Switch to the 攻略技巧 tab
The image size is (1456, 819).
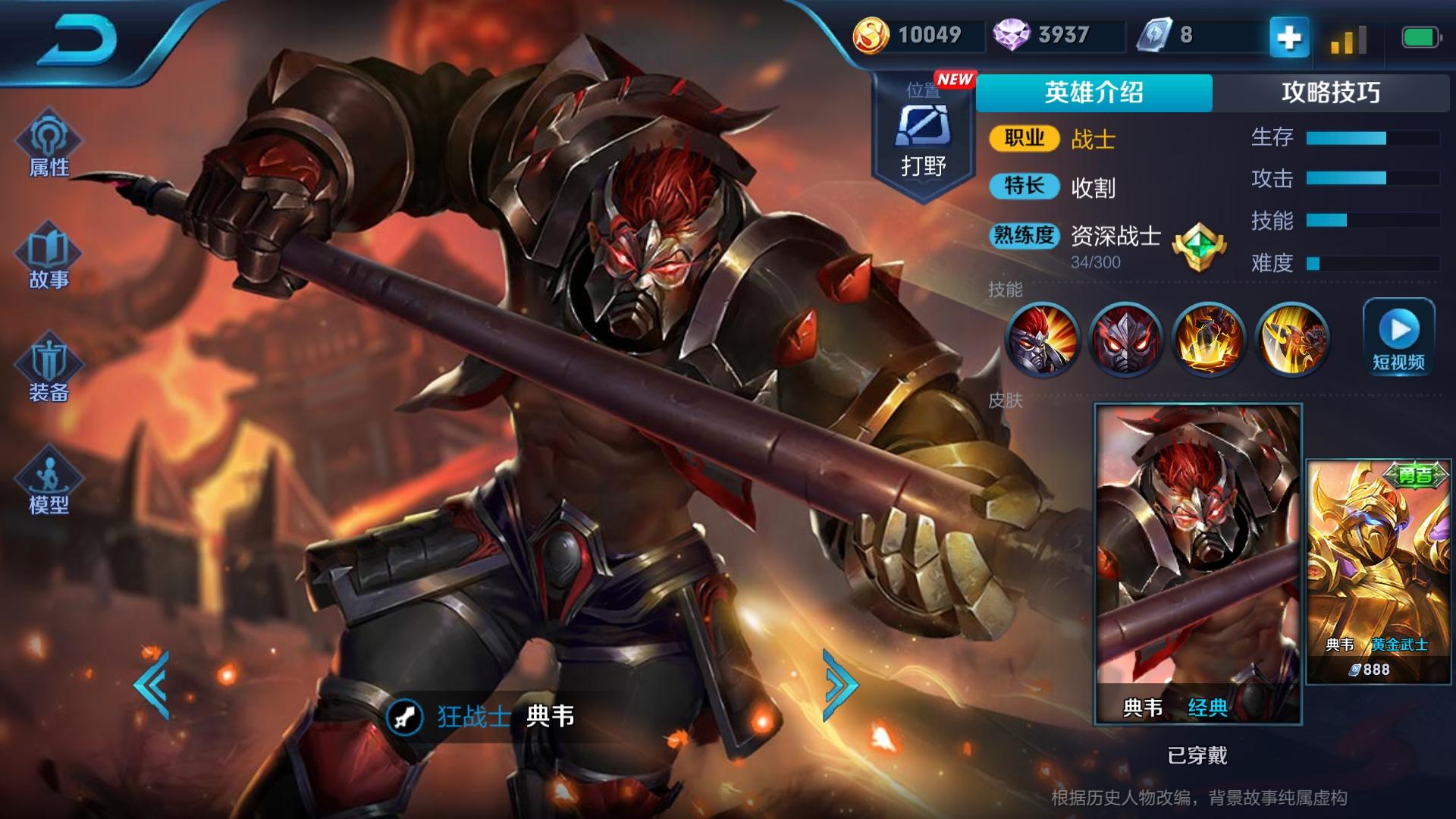pyautogui.click(x=1331, y=93)
